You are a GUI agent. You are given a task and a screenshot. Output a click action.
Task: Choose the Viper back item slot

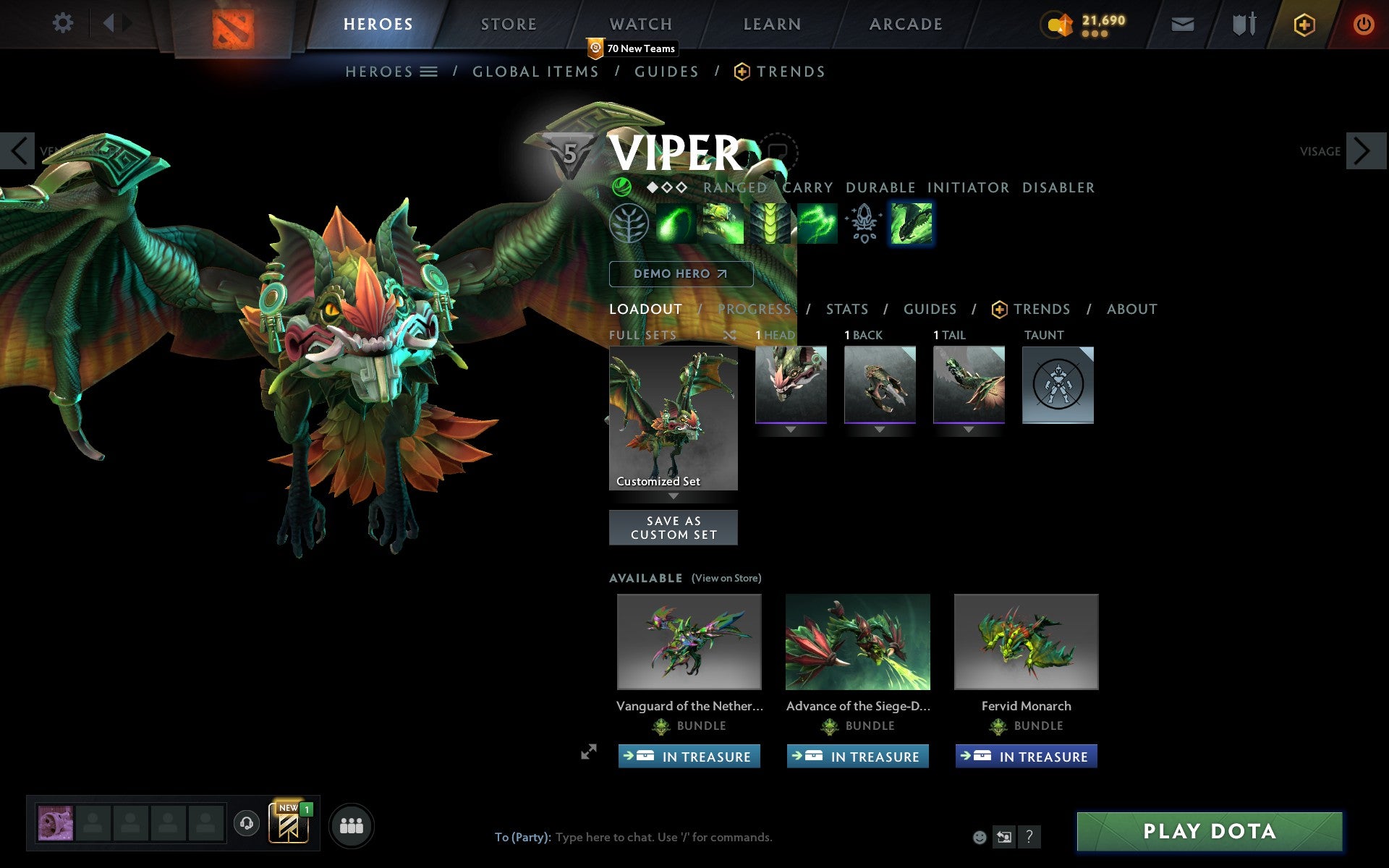[x=880, y=384]
